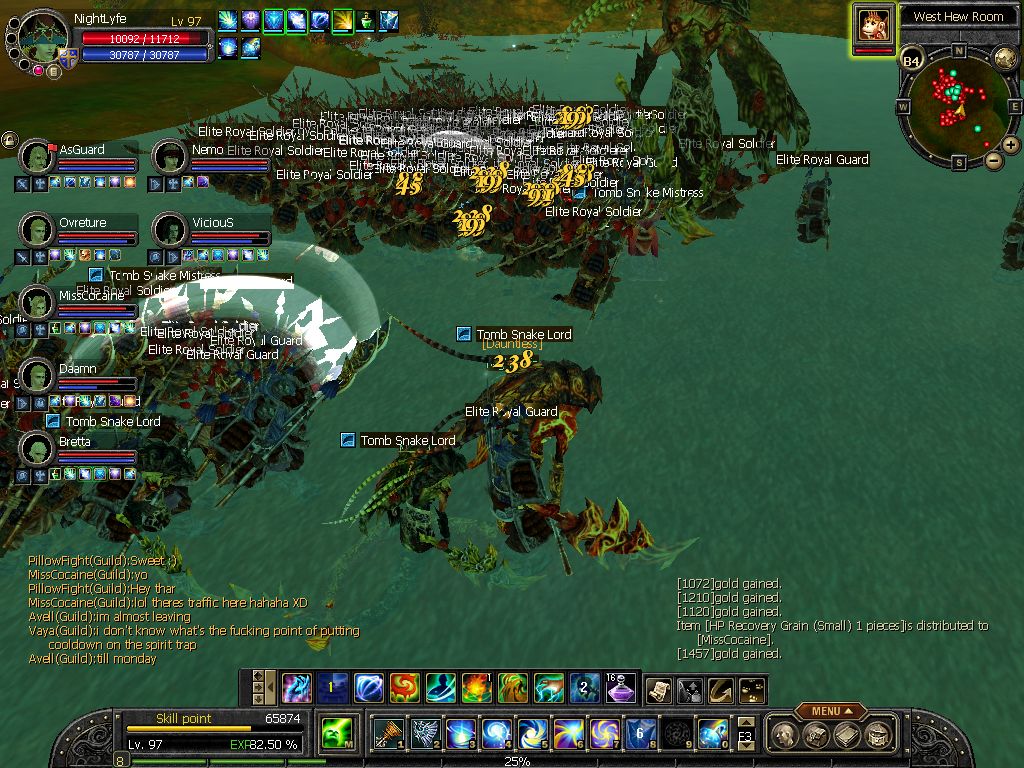Image resolution: width=1024 pixels, height=768 pixels.
Task: Open the world map globe icon
Action: [1005, 57]
